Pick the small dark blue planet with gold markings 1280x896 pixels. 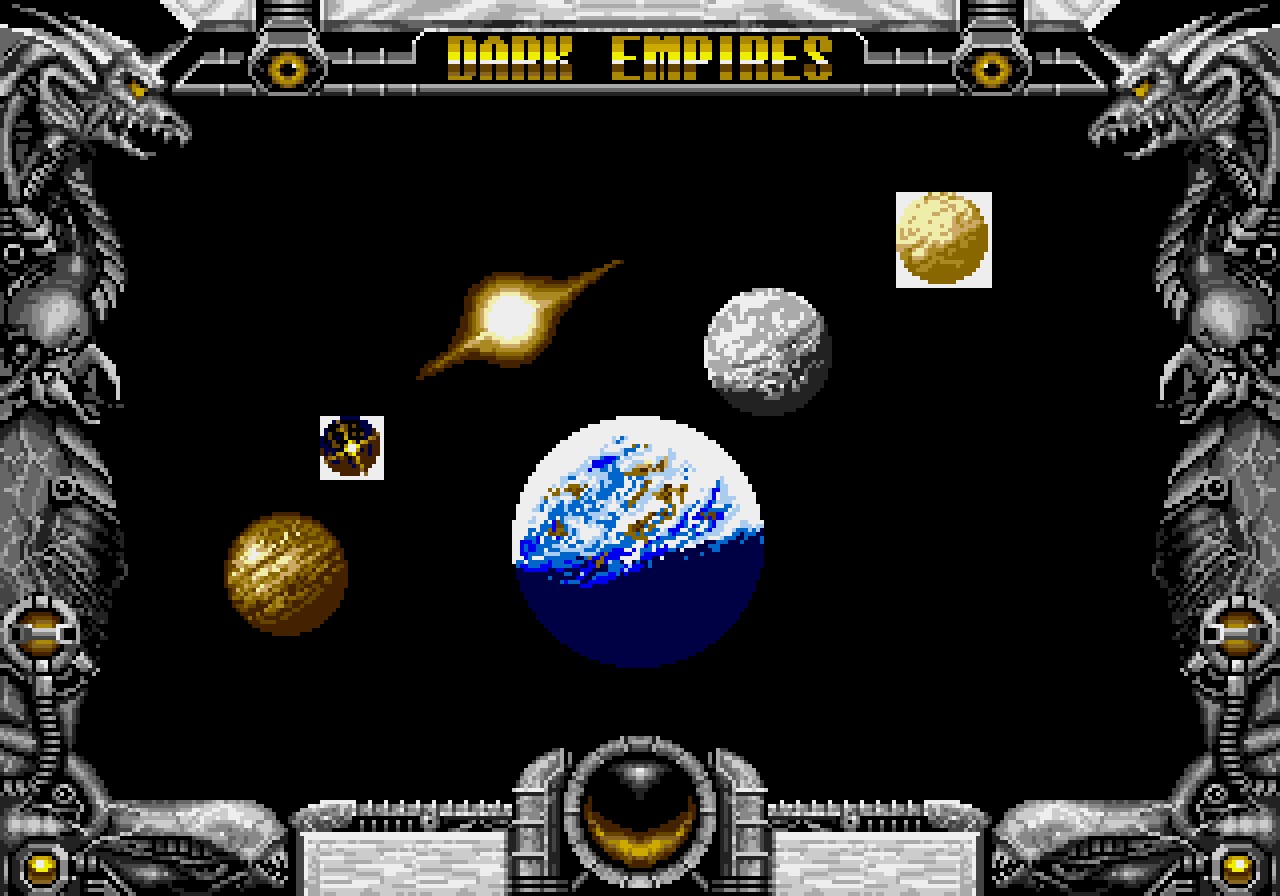point(351,447)
